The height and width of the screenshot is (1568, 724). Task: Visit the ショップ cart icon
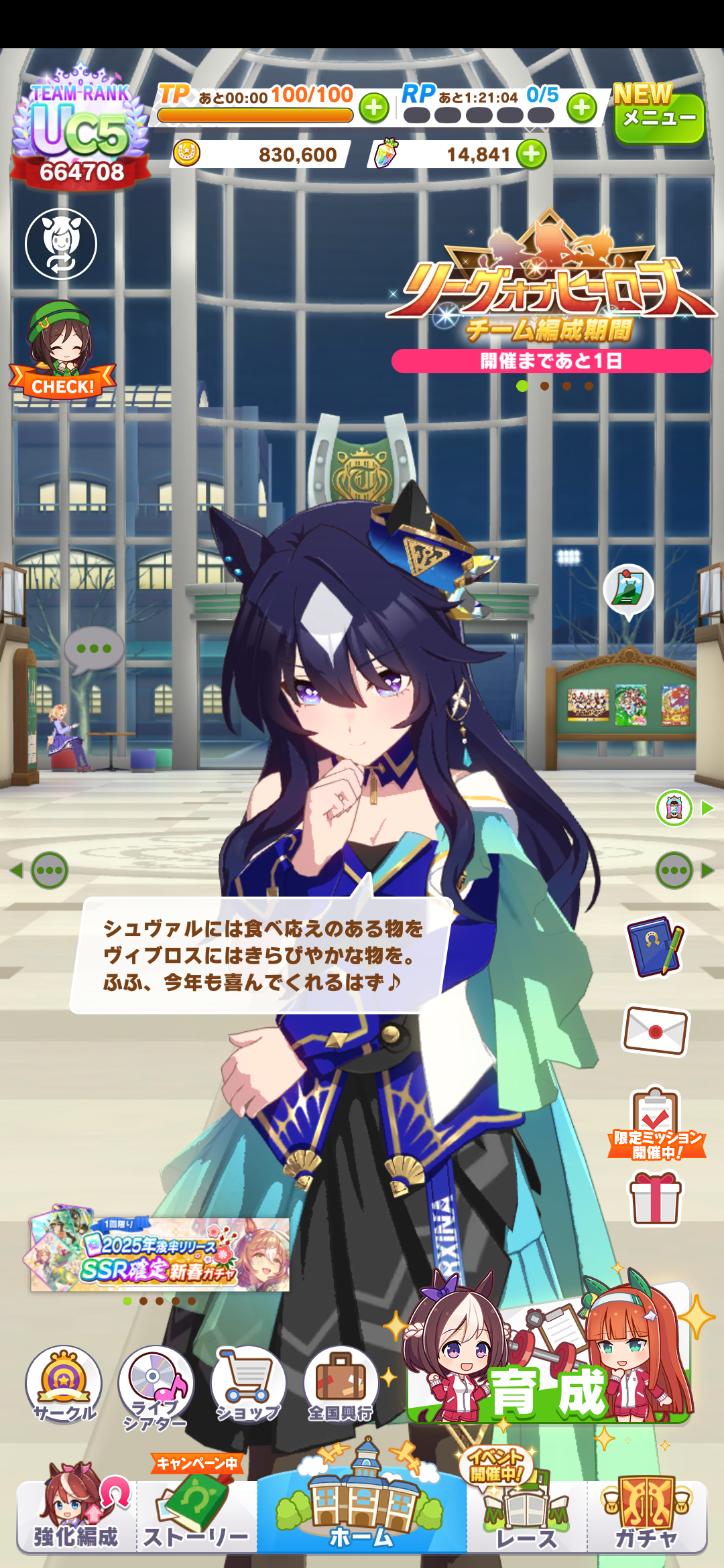(x=248, y=1383)
